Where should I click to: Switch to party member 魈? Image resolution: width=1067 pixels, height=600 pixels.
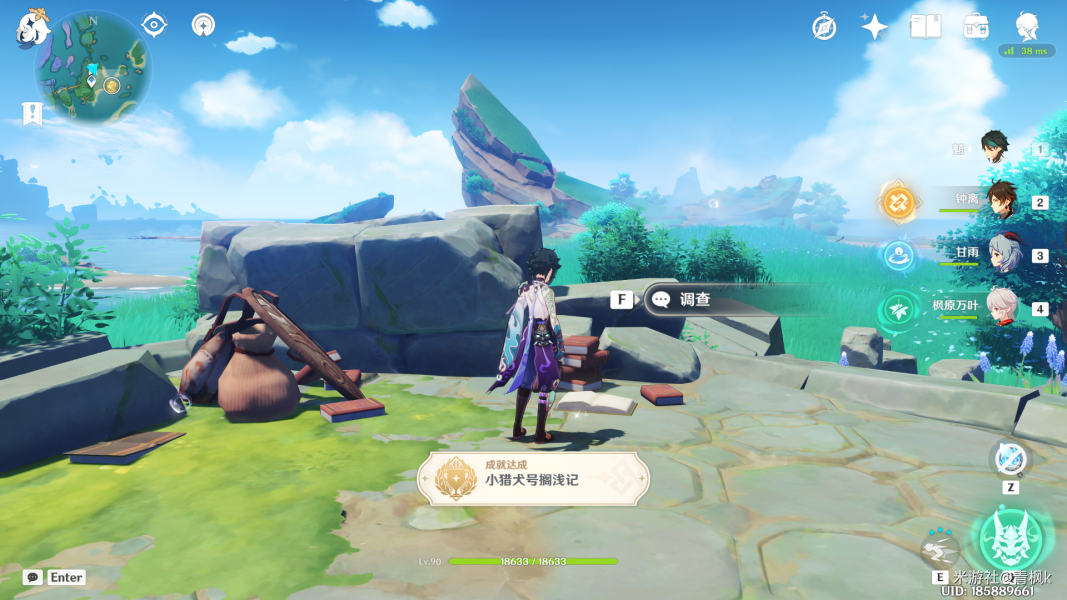995,148
